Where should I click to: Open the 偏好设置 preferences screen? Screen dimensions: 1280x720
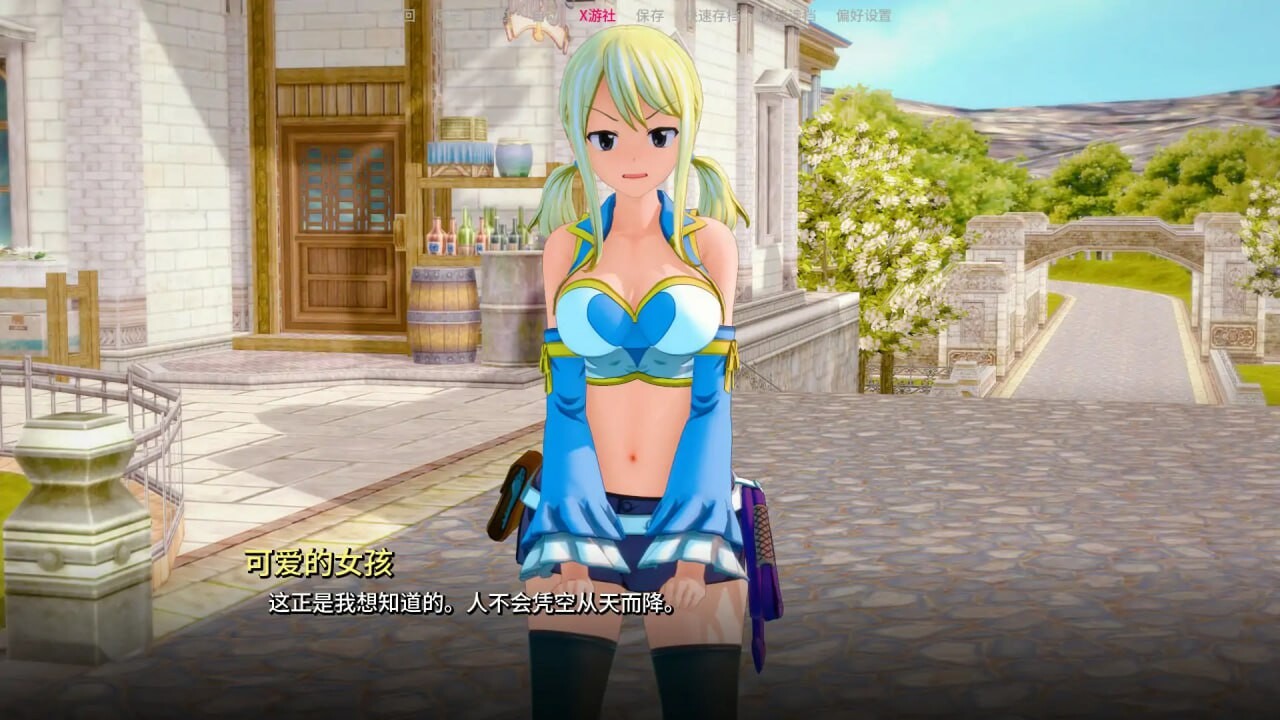863,15
